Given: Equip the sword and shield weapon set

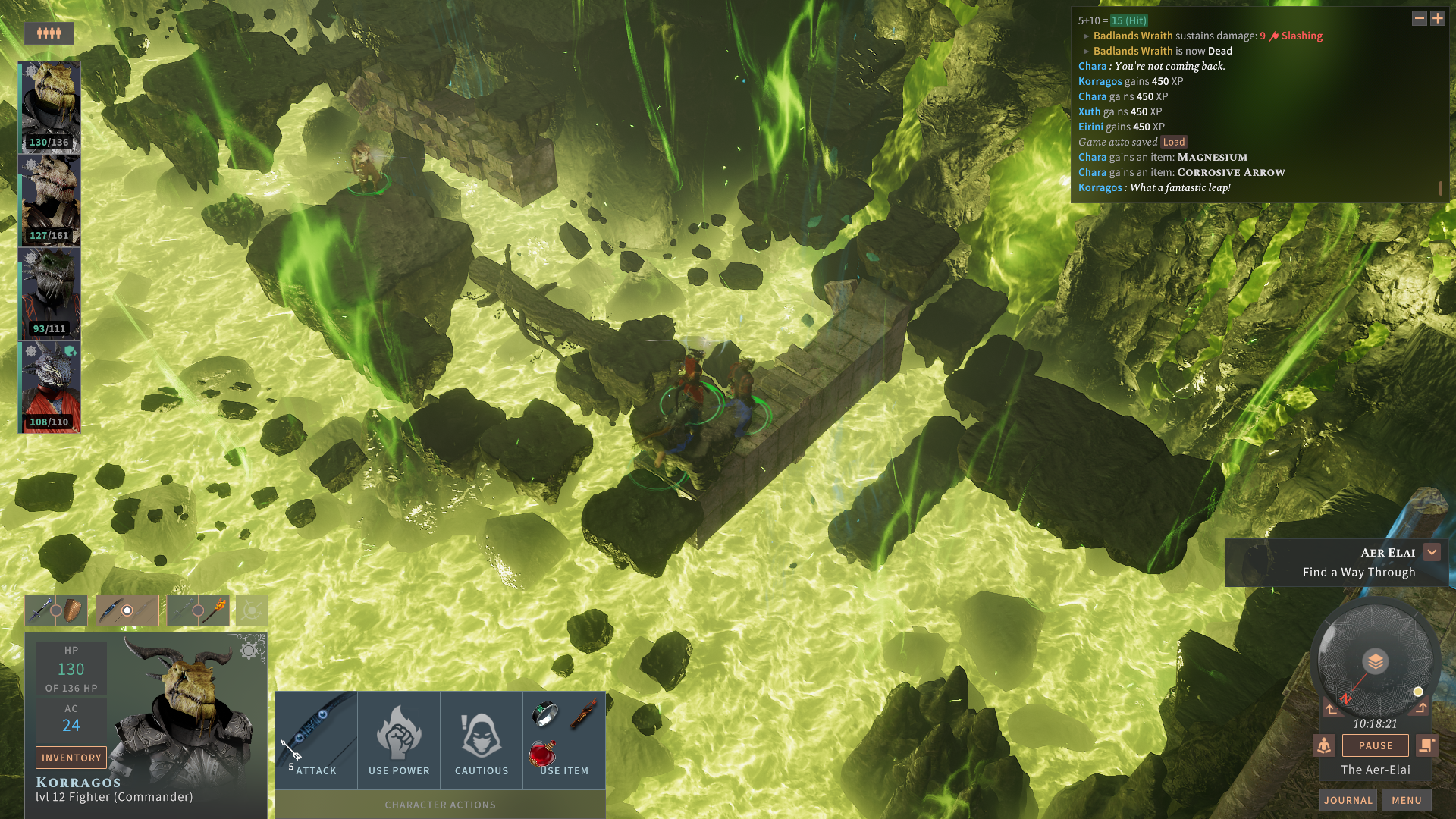Looking at the screenshot, I should click(56, 610).
